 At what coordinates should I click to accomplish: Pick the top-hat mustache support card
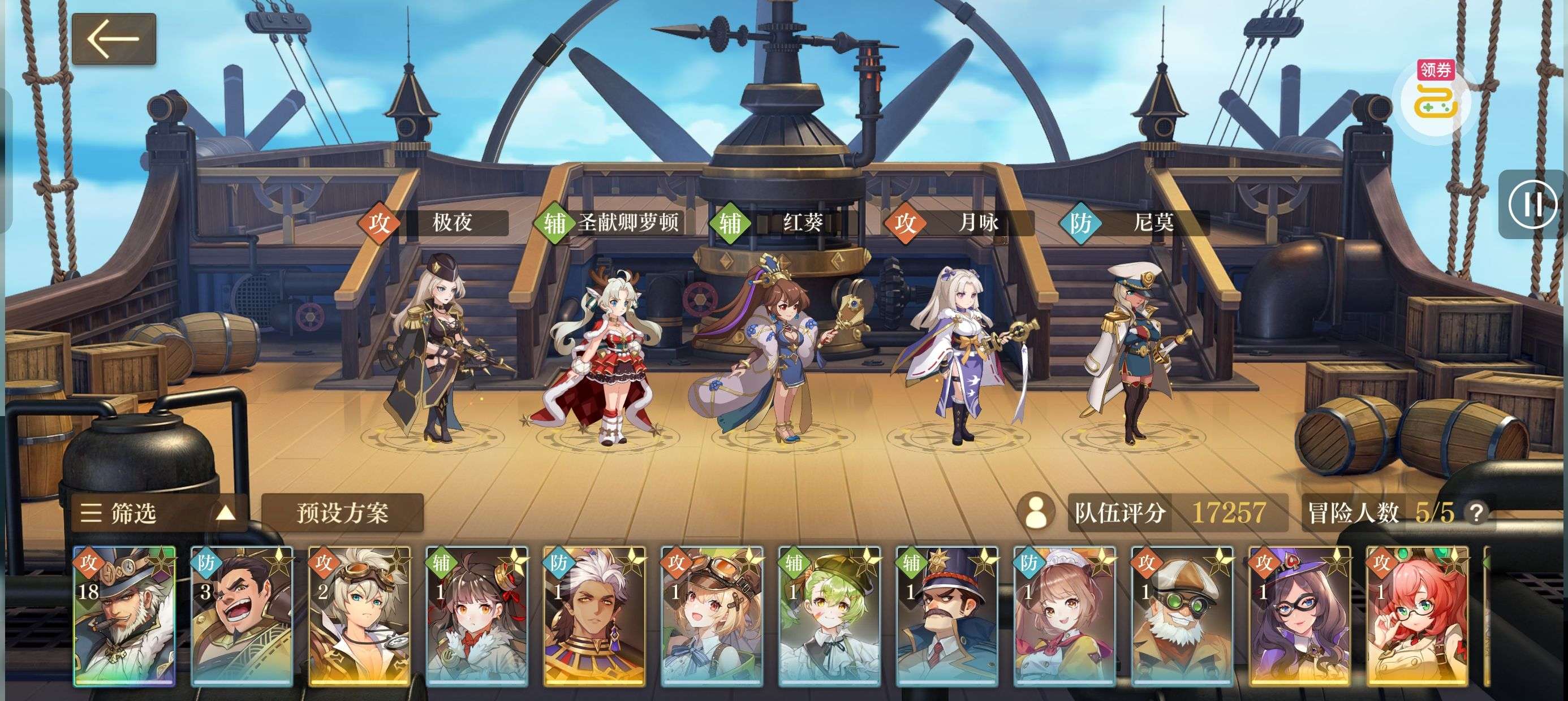click(946, 616)
